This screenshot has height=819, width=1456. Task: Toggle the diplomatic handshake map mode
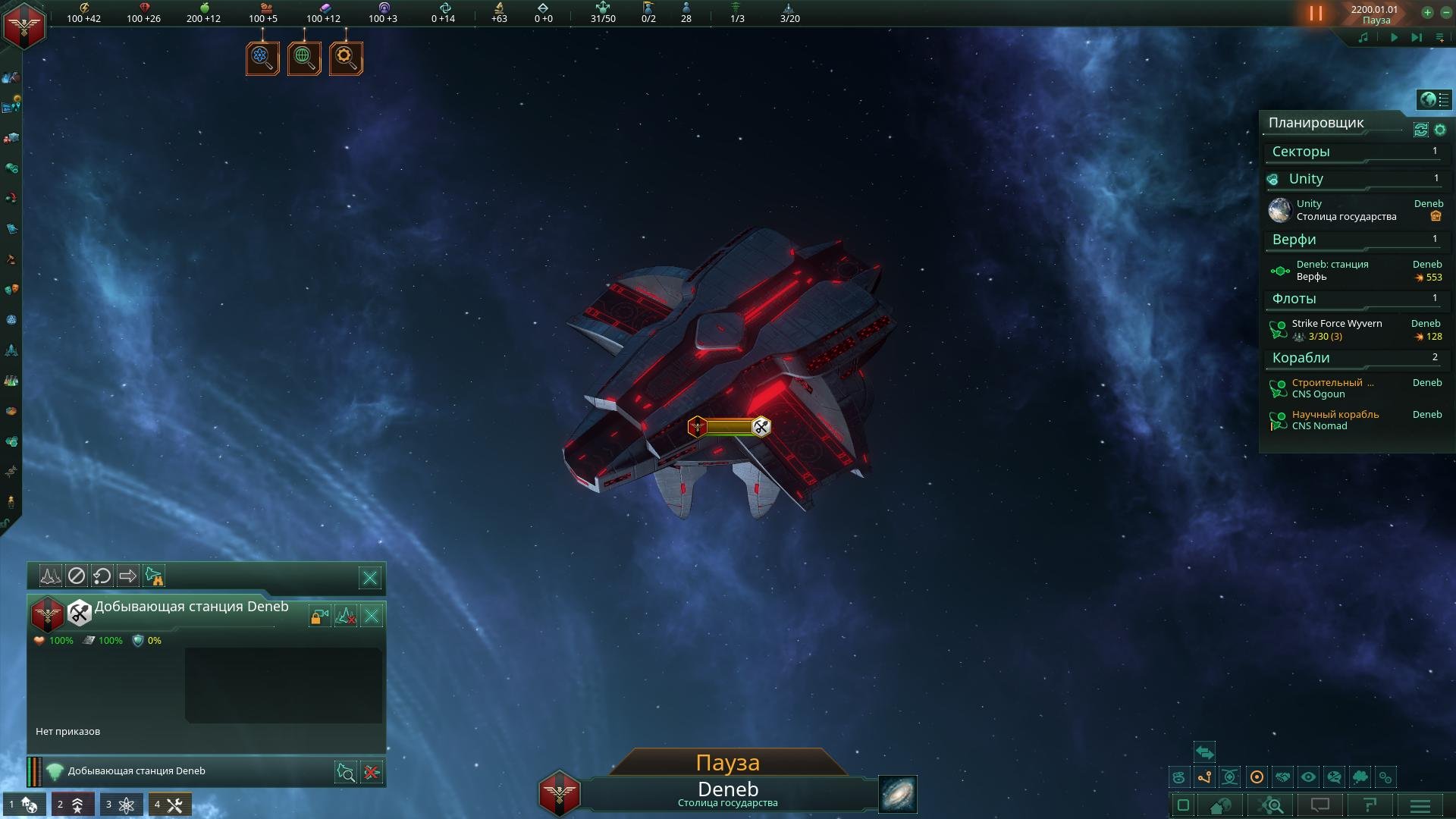pos(1282,777)
